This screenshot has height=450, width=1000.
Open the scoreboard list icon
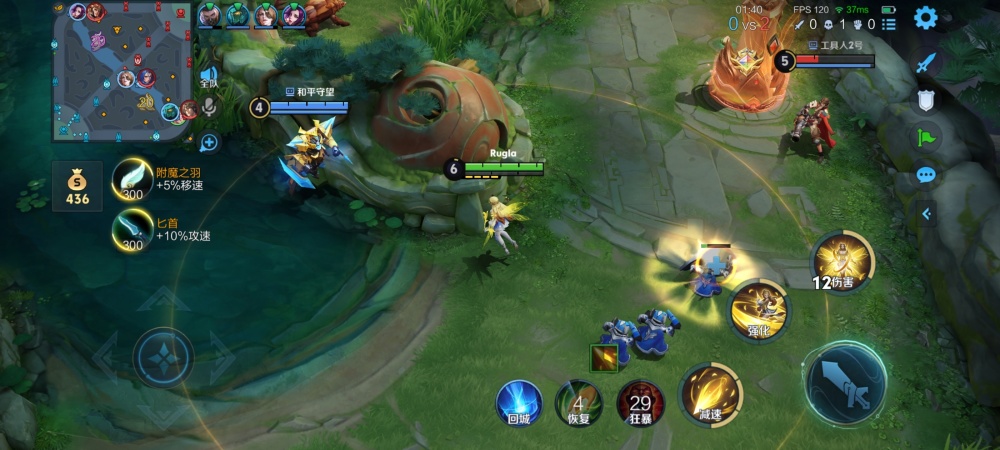pos(889,23)
